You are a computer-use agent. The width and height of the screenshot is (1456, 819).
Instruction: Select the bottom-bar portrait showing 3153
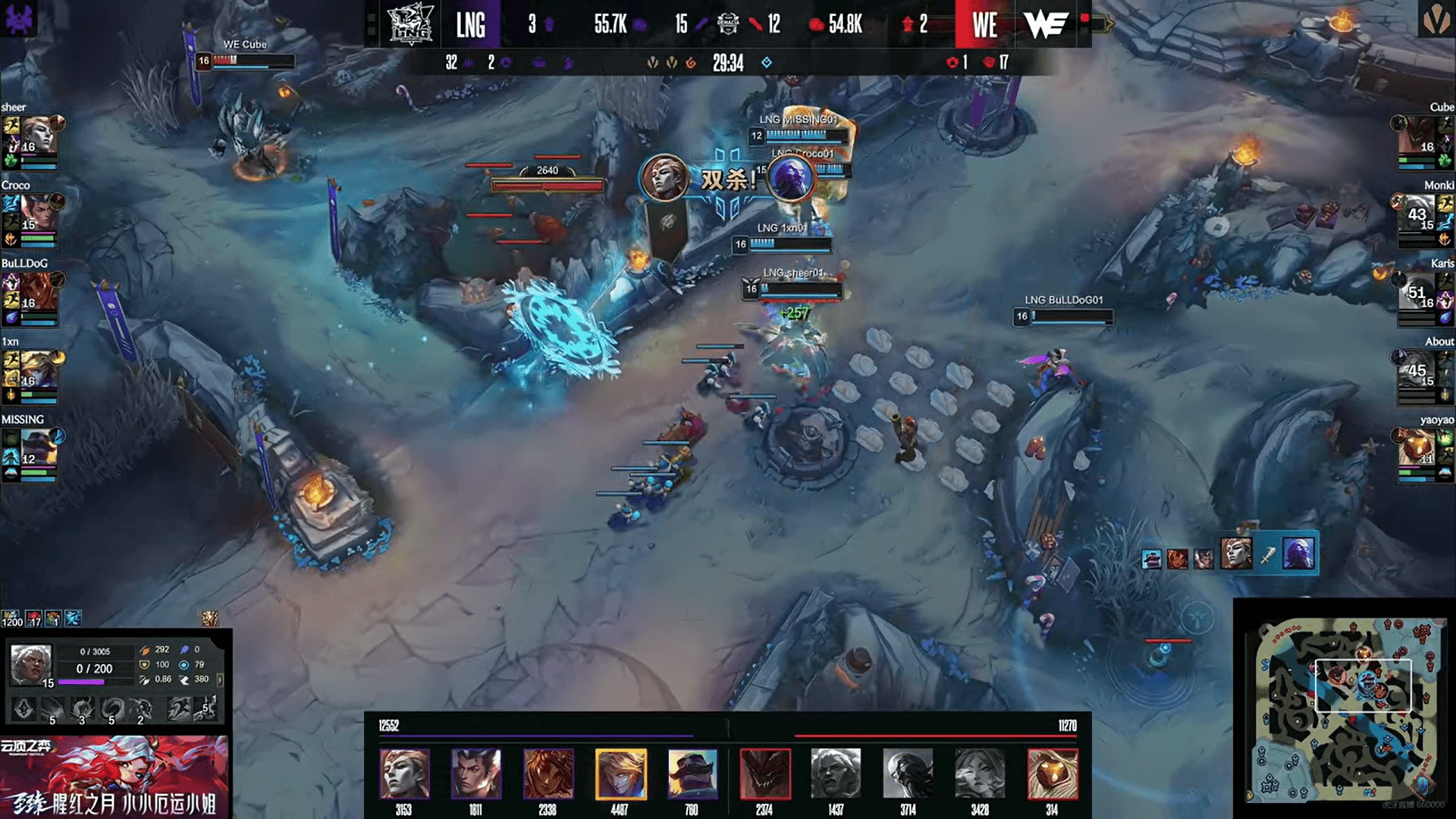(x=404, y=773)
